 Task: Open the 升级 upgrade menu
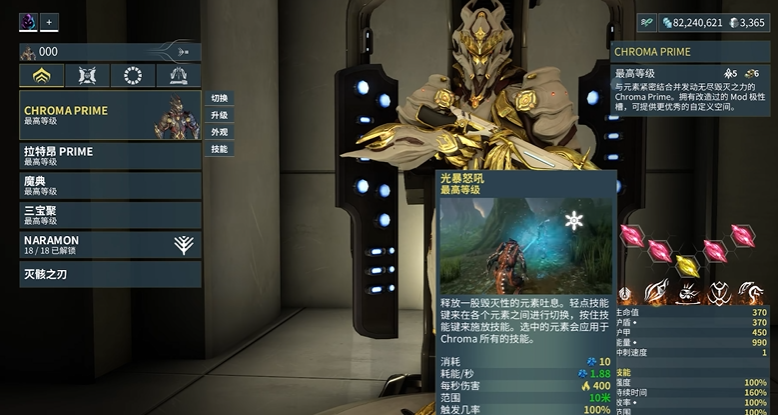pyautogui.click(x=219, y=116)
